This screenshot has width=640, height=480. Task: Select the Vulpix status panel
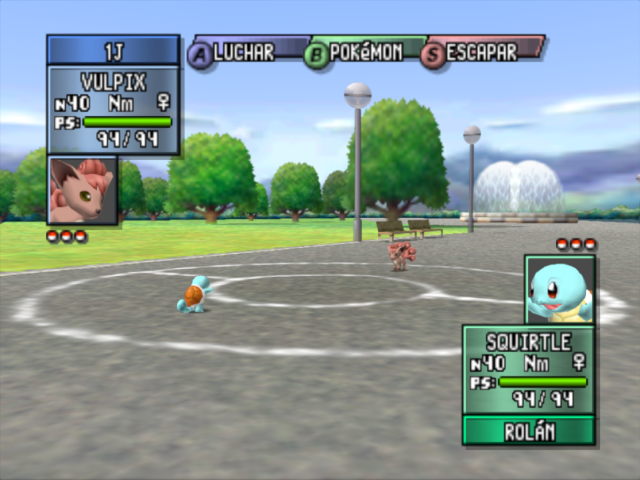113,110
